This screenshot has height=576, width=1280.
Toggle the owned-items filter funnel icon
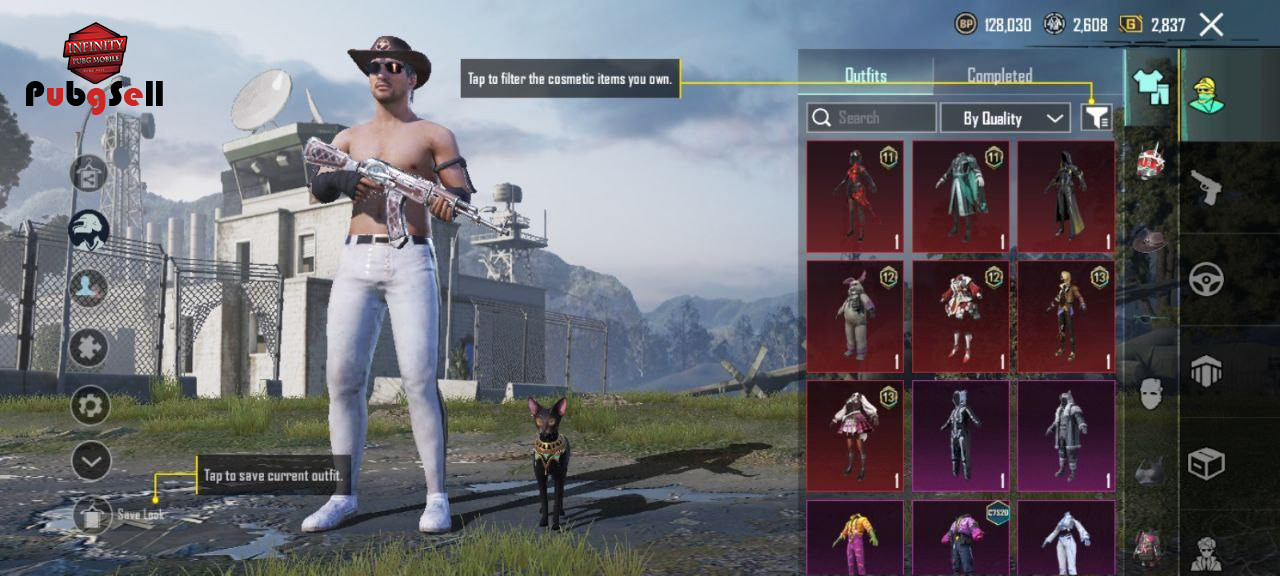(1097, 118)
